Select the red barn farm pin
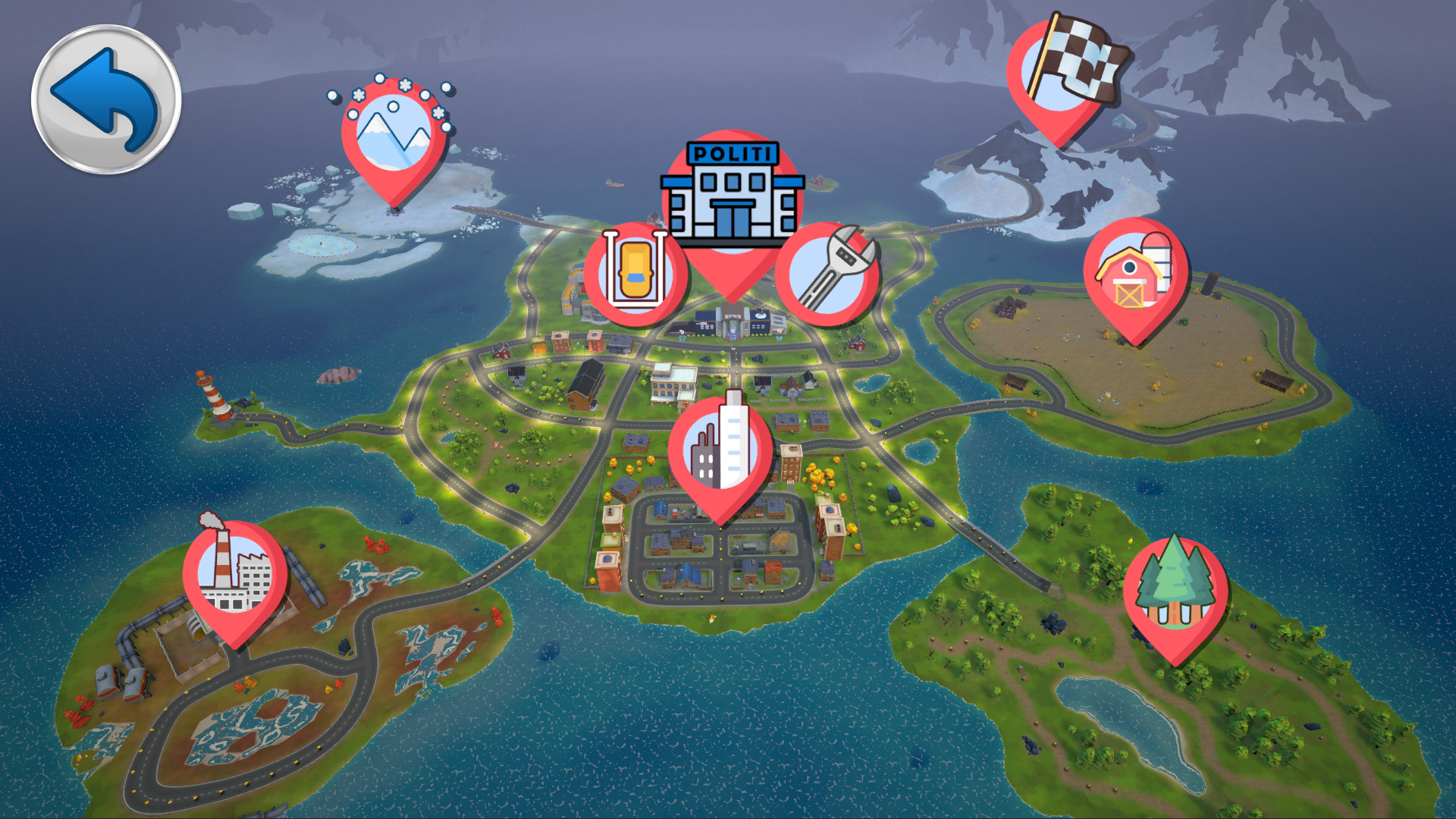The height and width of the screenshot is (819, 1456). click(x=1135, y=276)
